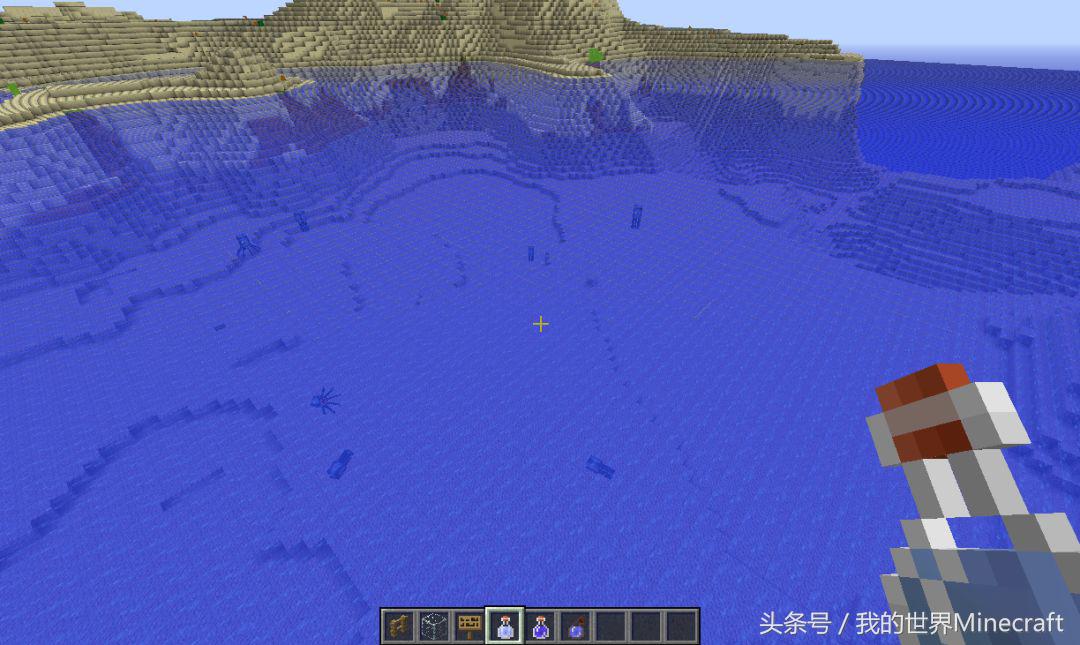Choose the glass block hotbar slot
This screenshot has height=645, width=1080.
point(434,626)
